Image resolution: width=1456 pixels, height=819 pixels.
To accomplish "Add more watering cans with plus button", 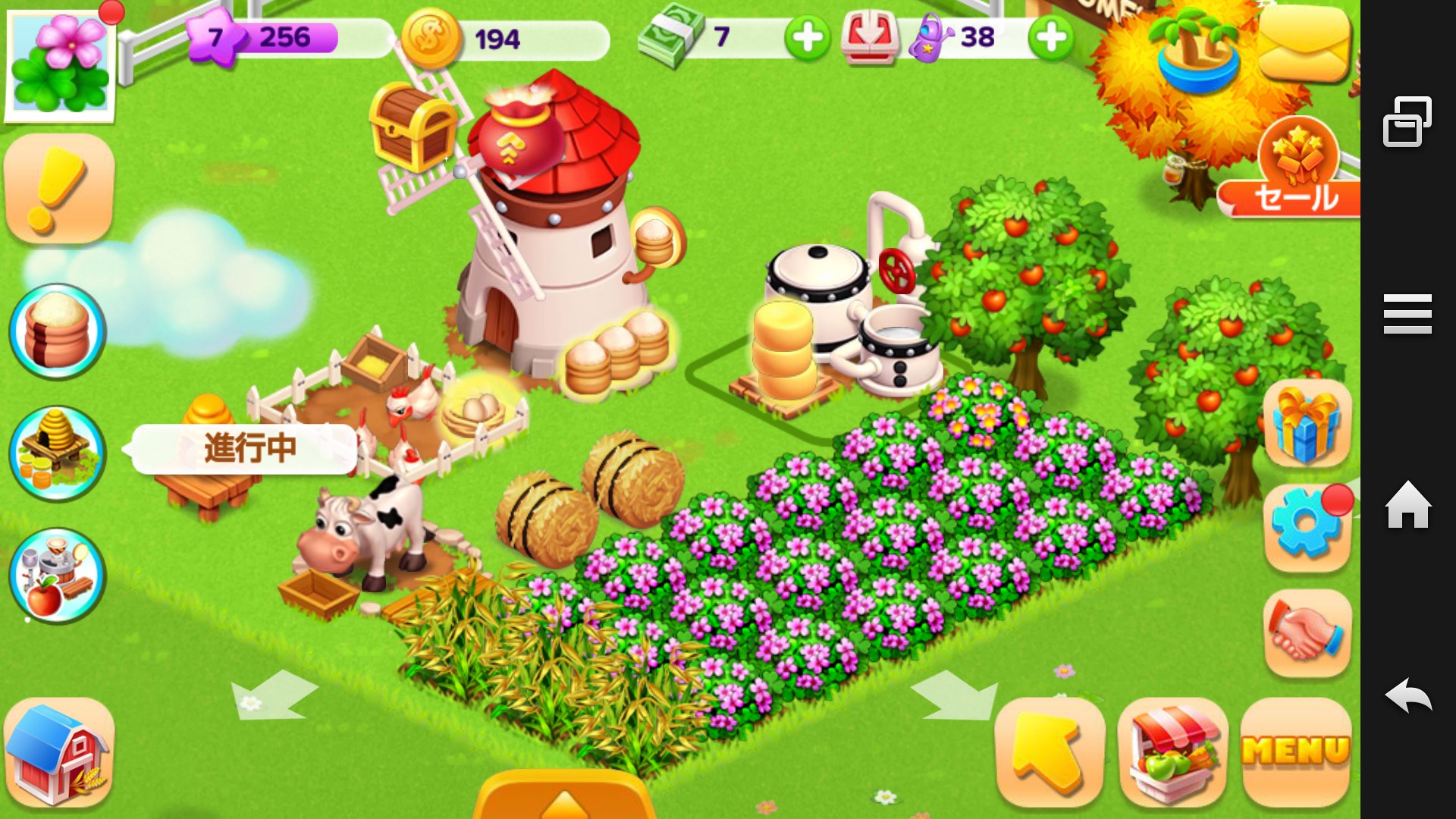I will point(1051,37).
